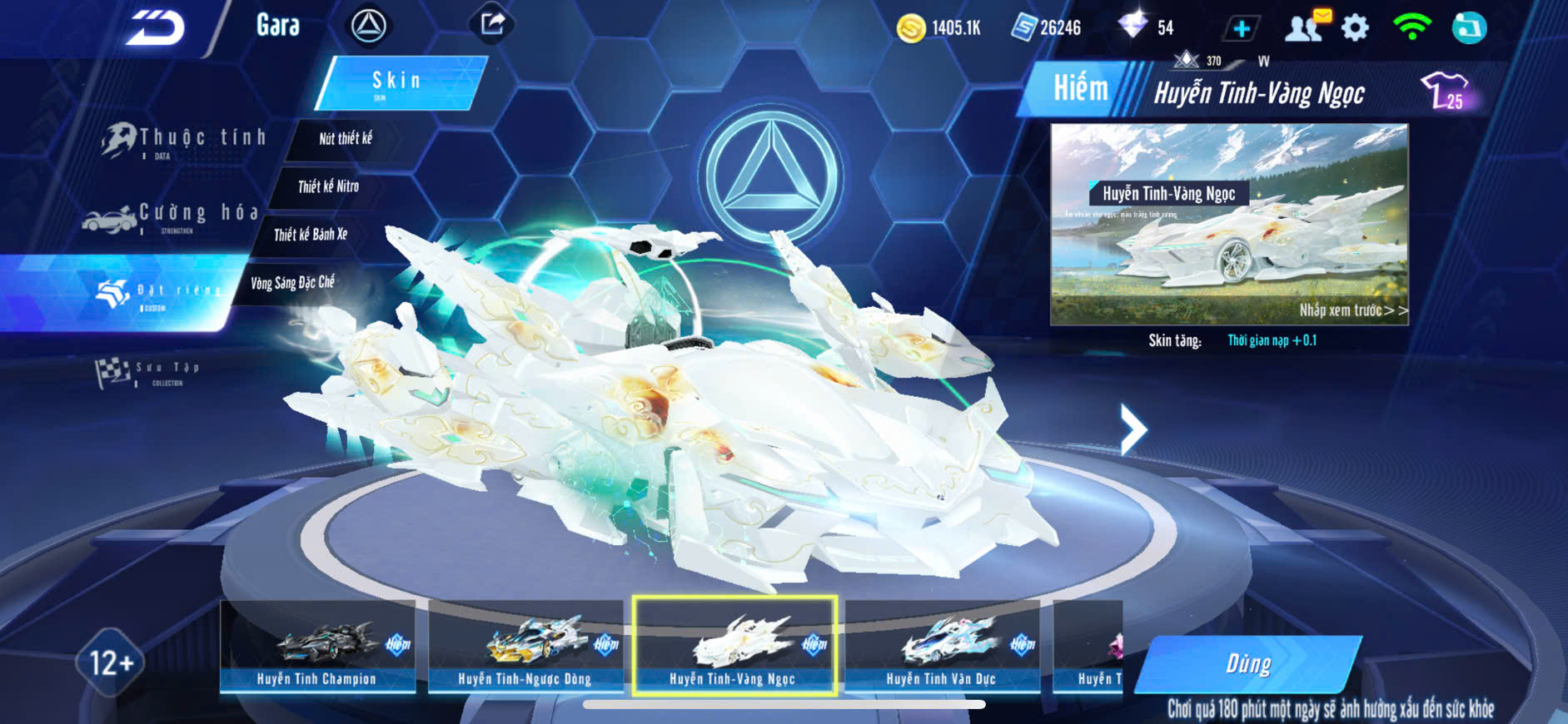Open the Sưu Tập collection menu

tap(148, 373)
